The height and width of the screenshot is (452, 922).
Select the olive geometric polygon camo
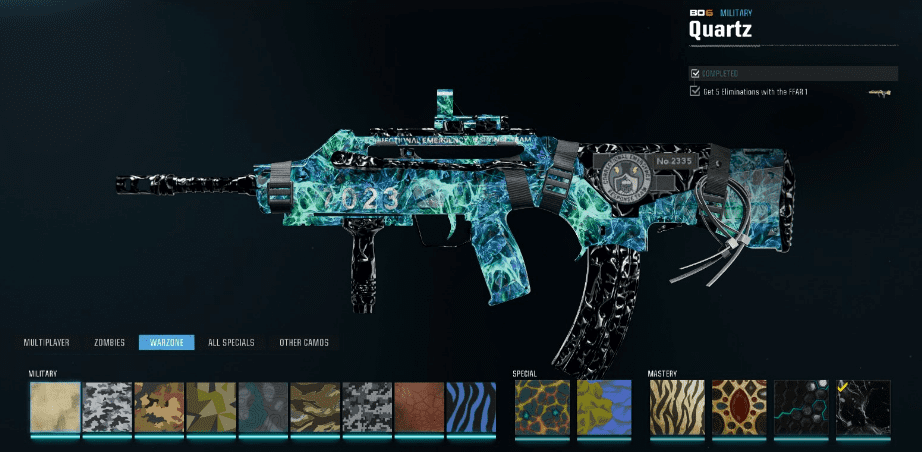pyautogui.click(x=210, y=407)
